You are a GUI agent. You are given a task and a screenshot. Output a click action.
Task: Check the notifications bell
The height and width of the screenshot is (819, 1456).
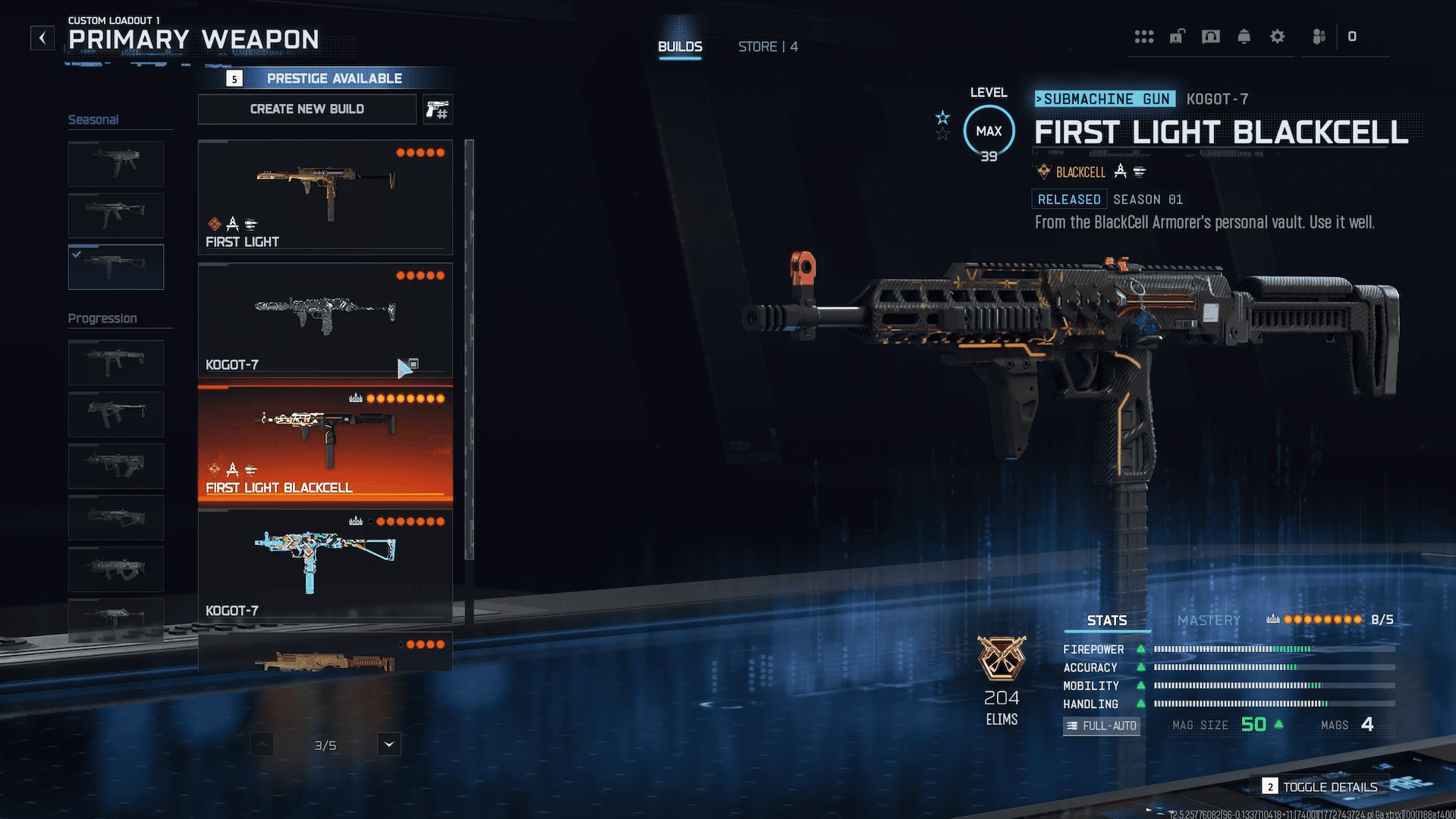coord(1244,36)
